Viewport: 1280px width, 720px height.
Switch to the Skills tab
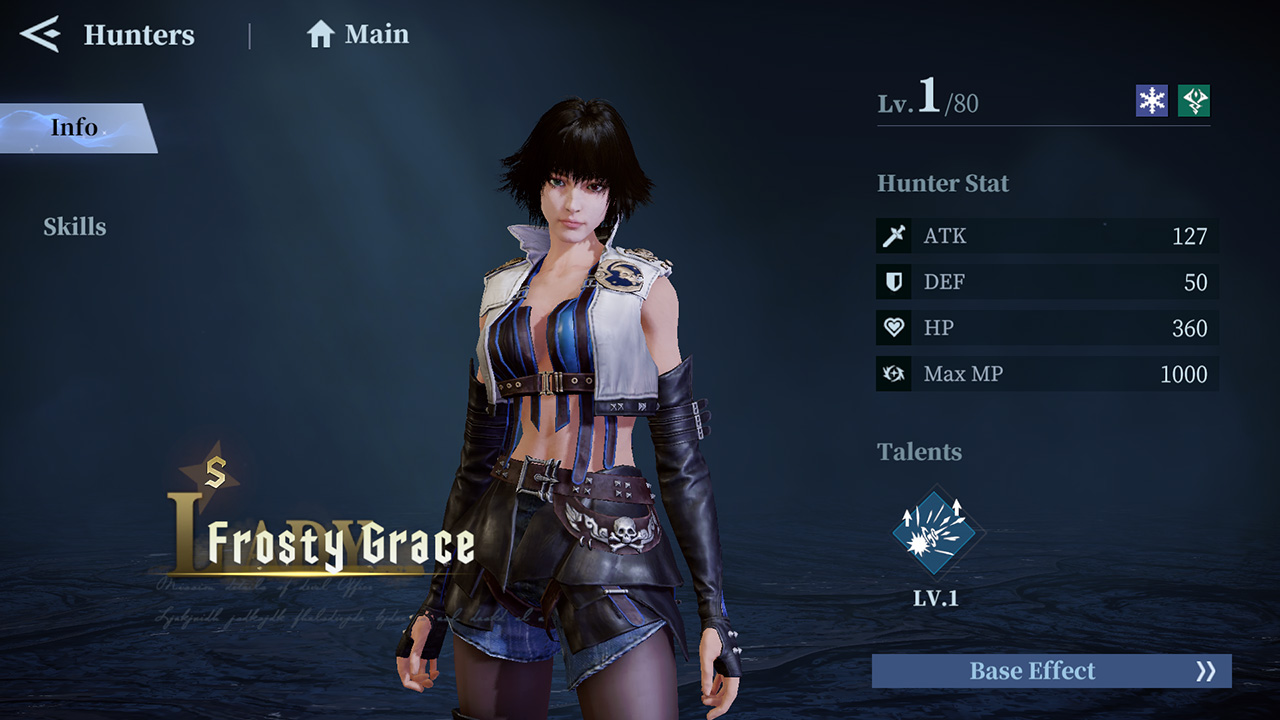(75, 227)
